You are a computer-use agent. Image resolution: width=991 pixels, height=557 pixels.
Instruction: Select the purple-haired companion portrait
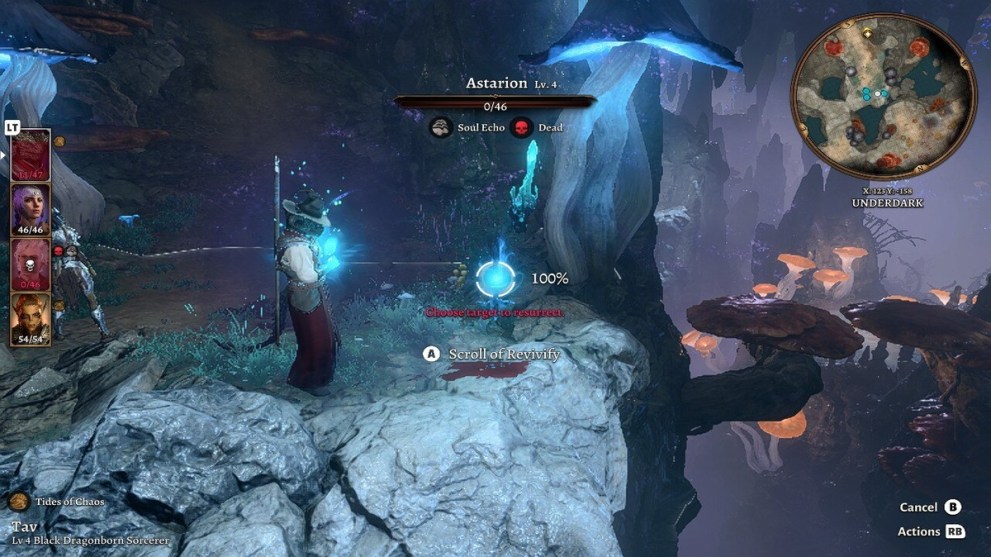coord(30,208)
